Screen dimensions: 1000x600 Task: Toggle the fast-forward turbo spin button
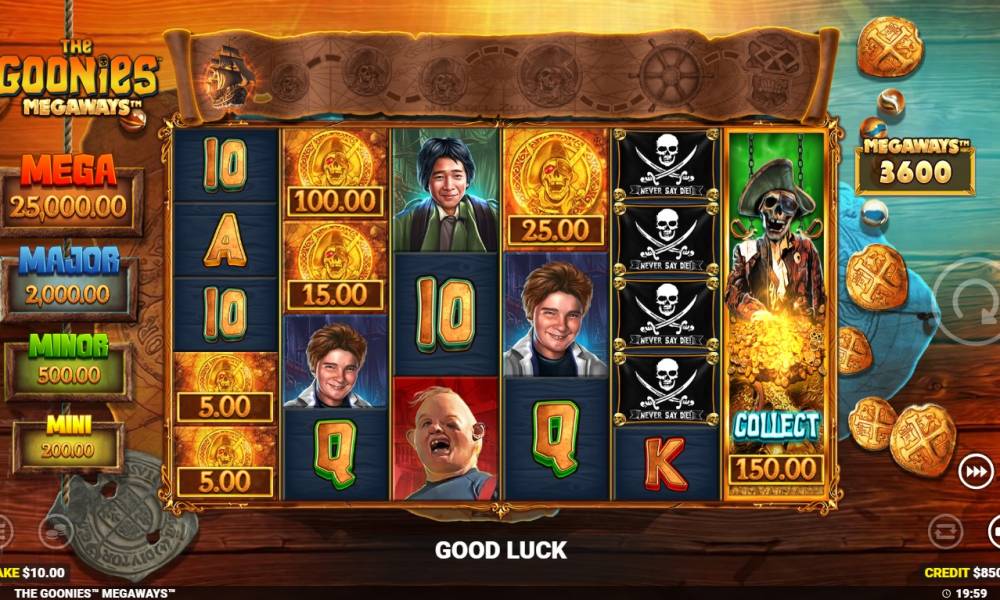click(974, 470)
